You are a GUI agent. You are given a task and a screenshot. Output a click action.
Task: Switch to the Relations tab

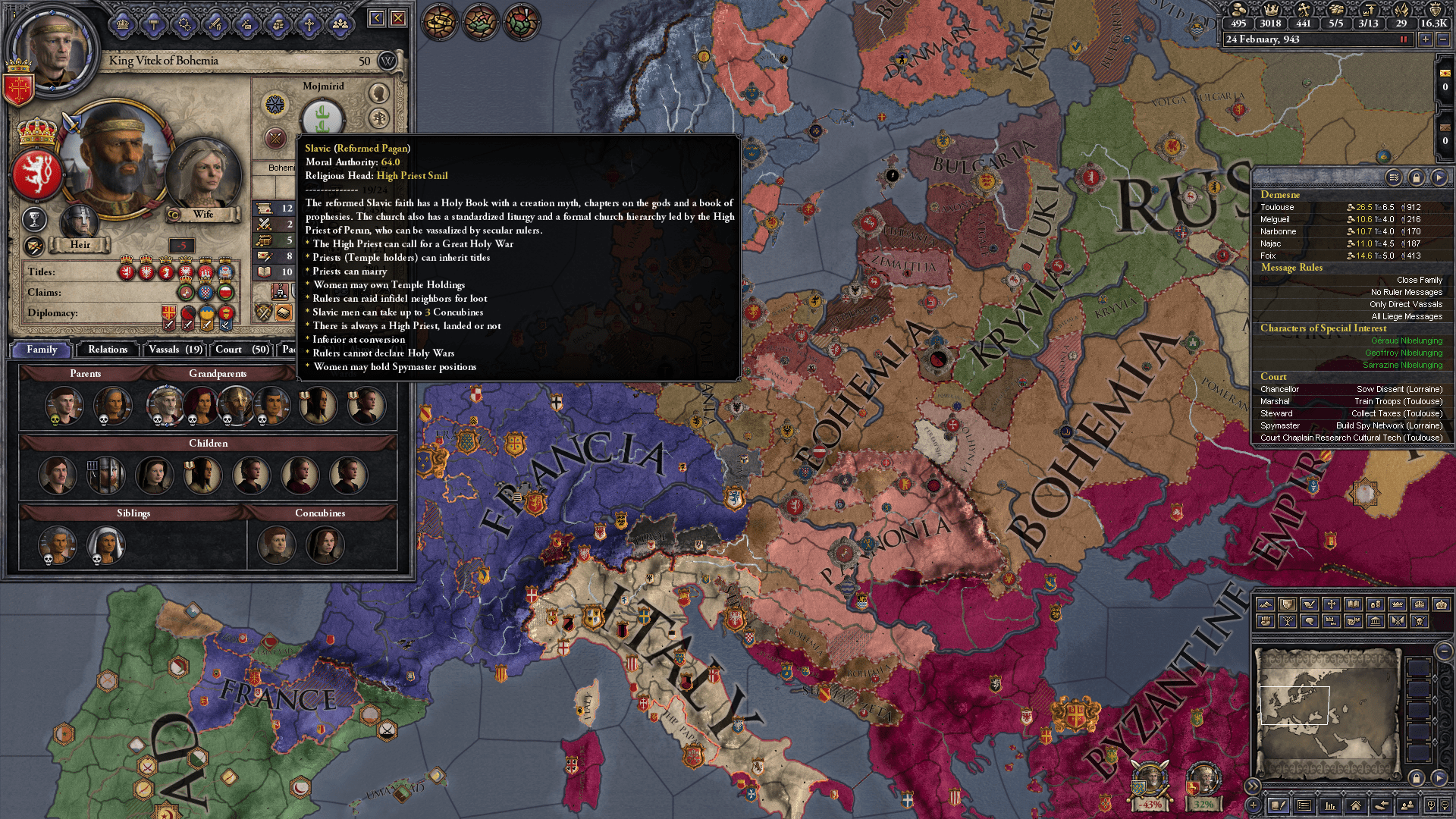coord(107,350)
